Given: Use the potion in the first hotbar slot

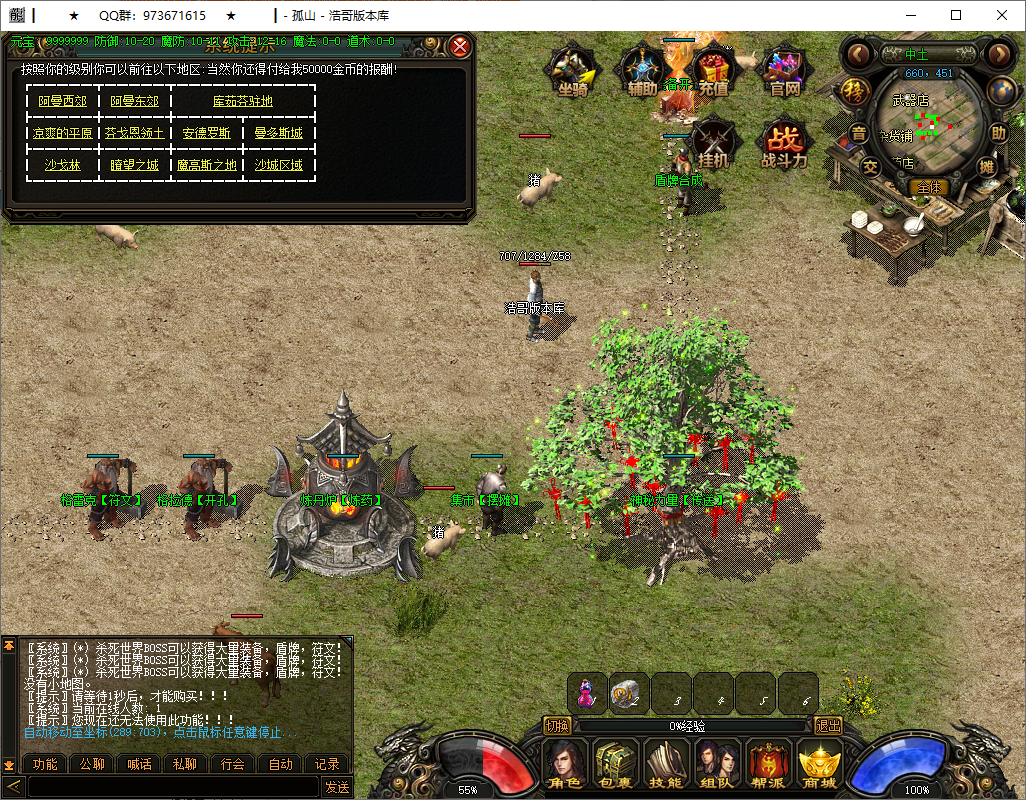Looking at the screenshot, I should [588, 693].
